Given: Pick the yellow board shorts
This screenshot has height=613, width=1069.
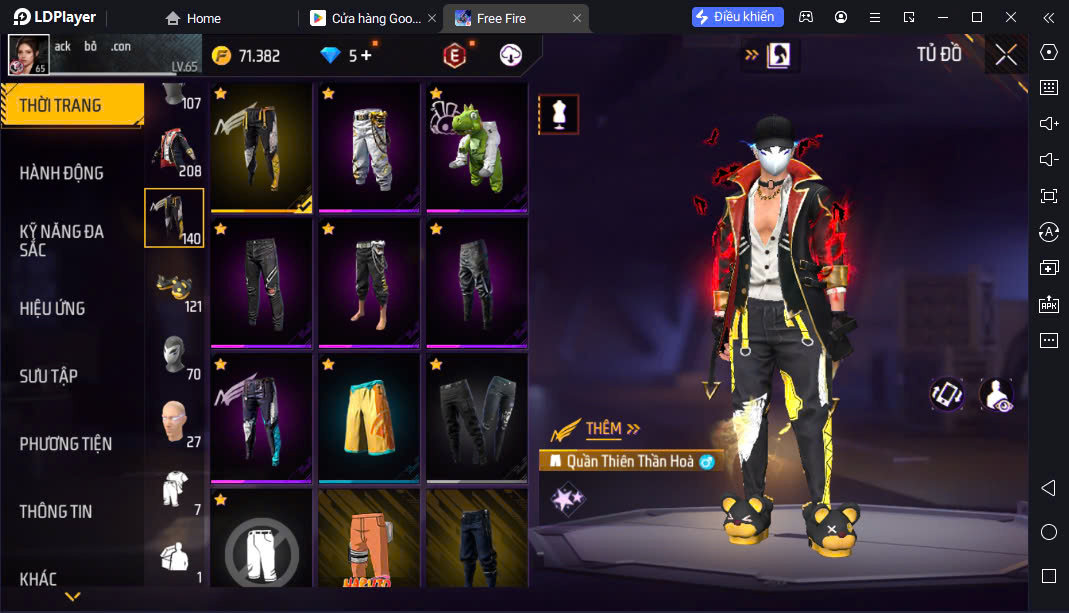Looking at the screenshot, I should (x=369, y=416).
